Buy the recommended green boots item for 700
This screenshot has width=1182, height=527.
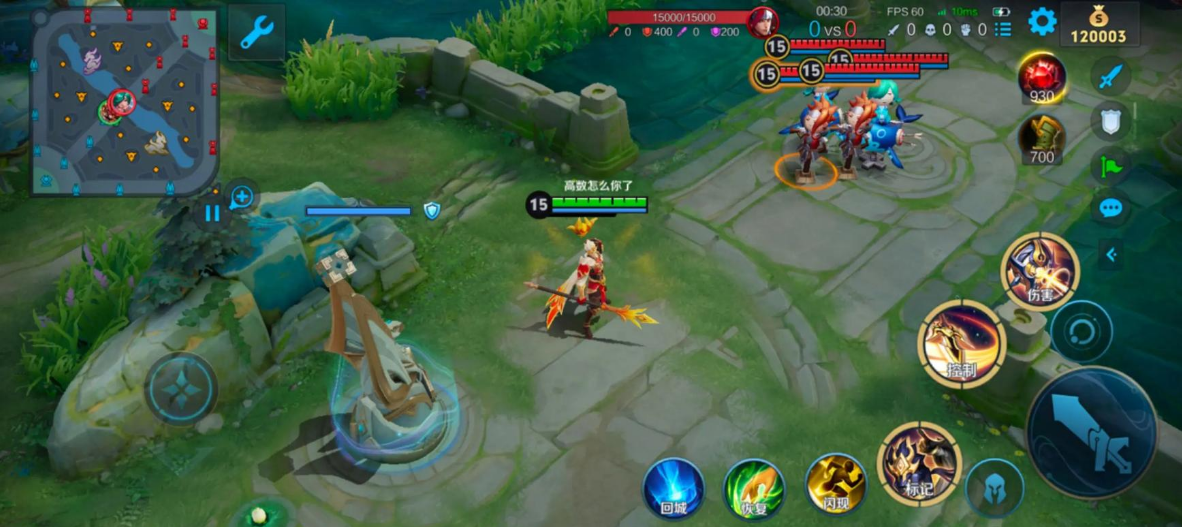tap(1041, 139)
